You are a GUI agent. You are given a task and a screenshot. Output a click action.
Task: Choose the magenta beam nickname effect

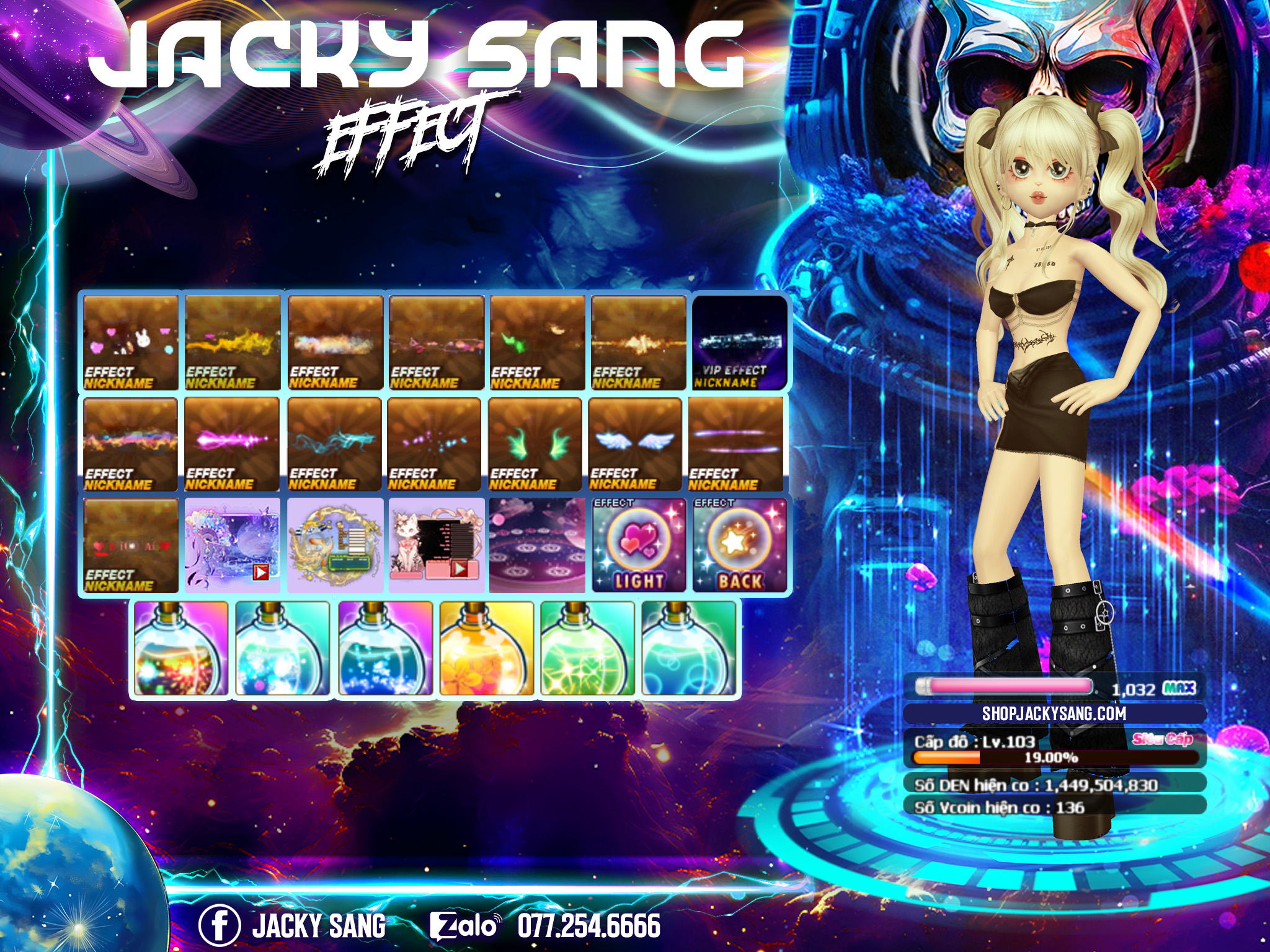(x=232, y=444)
